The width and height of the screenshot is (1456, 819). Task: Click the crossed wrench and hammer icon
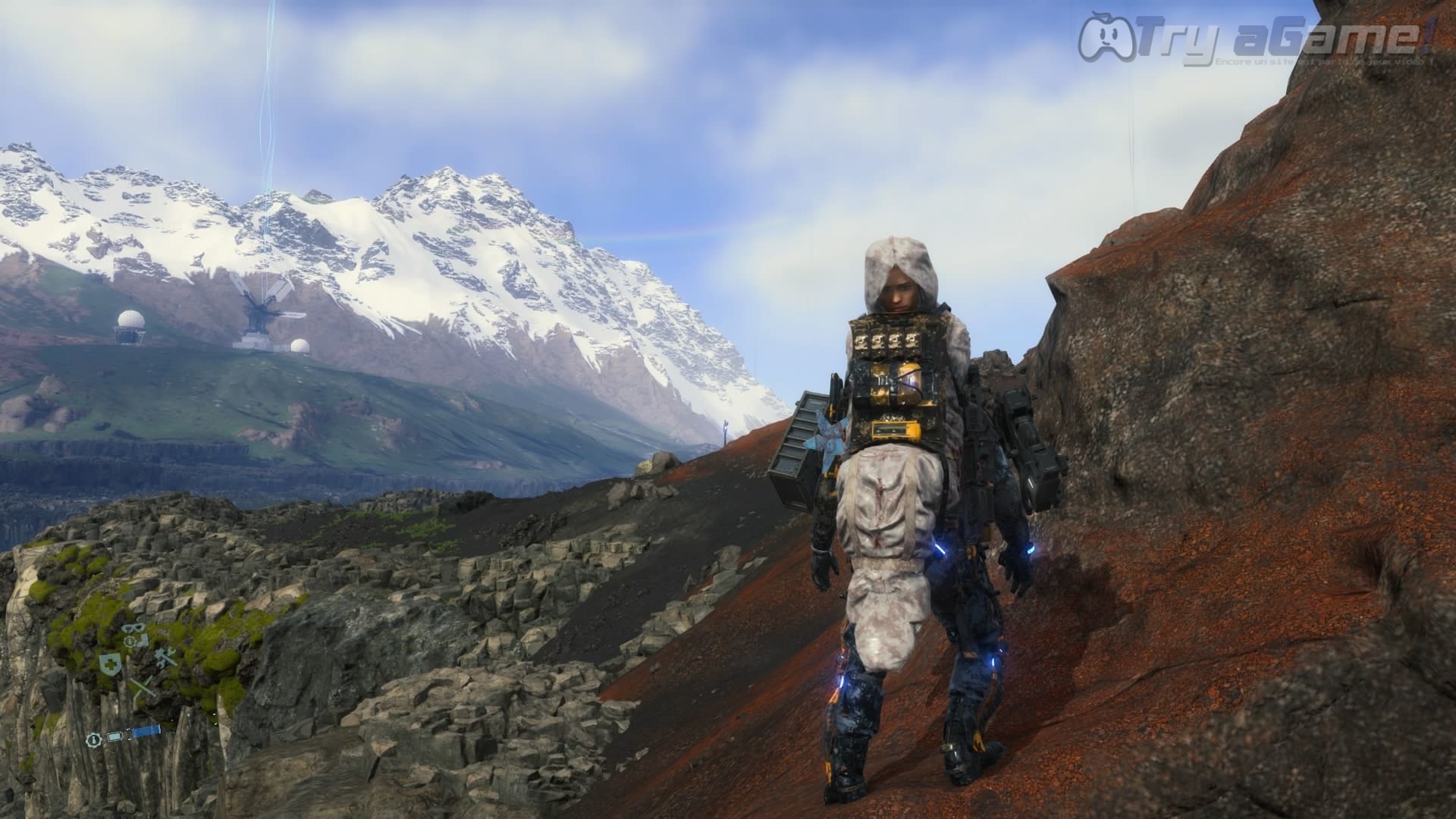pos(165,659)
